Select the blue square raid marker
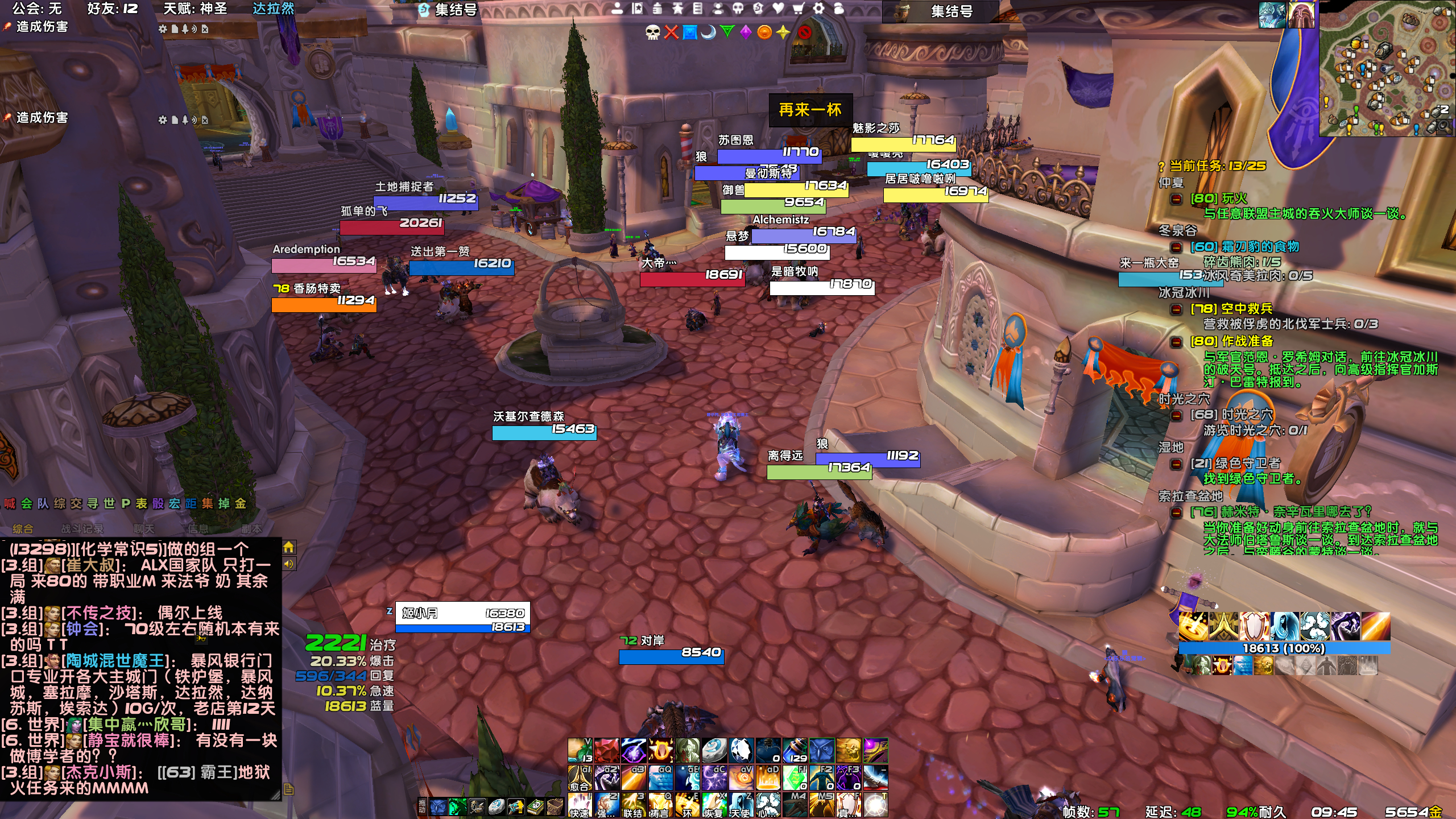 690,32
